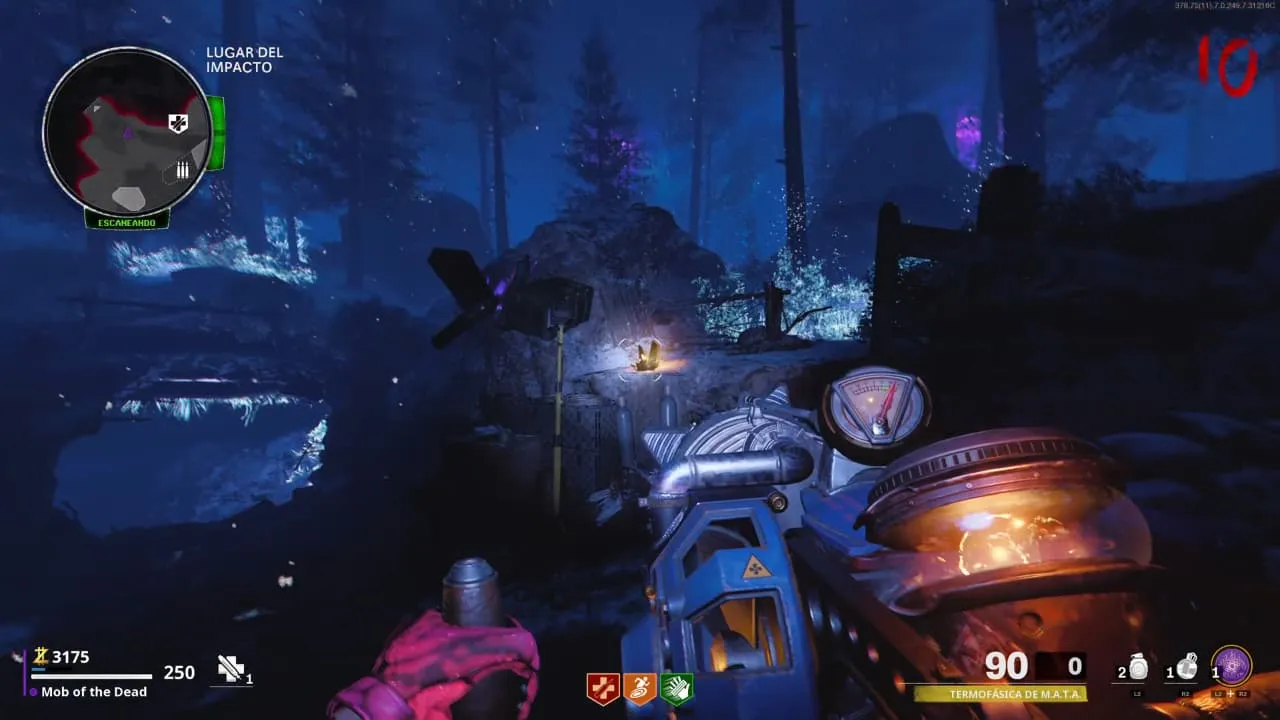Screen dimensions: 1280x720
Task: Click the circular minimap
Action: [x=127, y=131]
